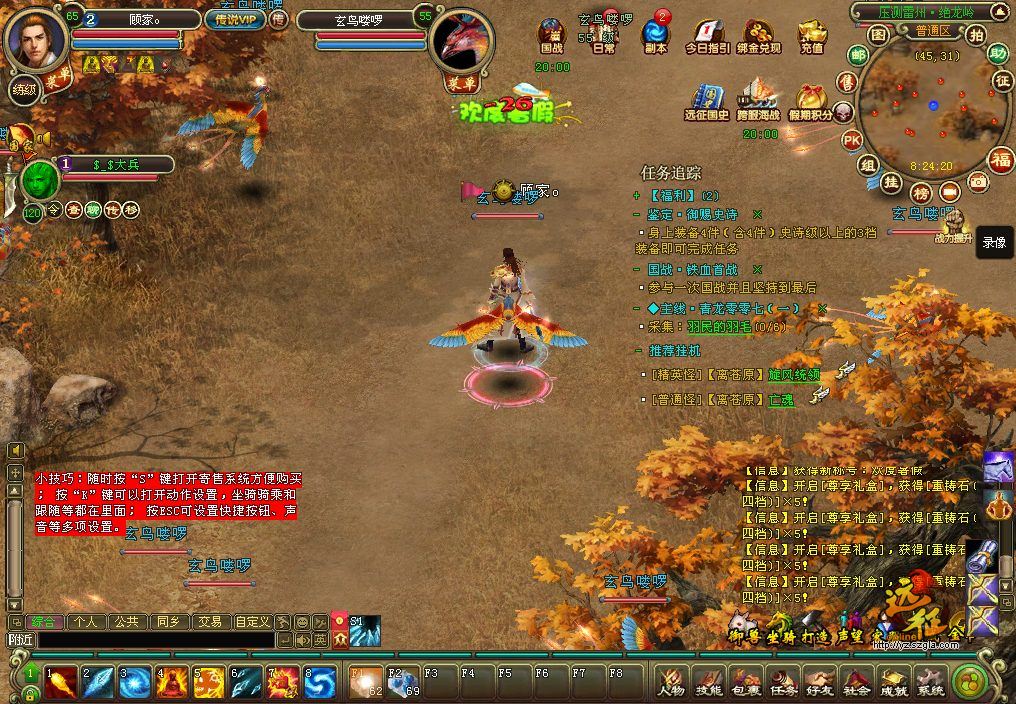This screenshot has width=1016, height=704.
Task: Open the 国战 nation war event
Action: tap(552, 36)
